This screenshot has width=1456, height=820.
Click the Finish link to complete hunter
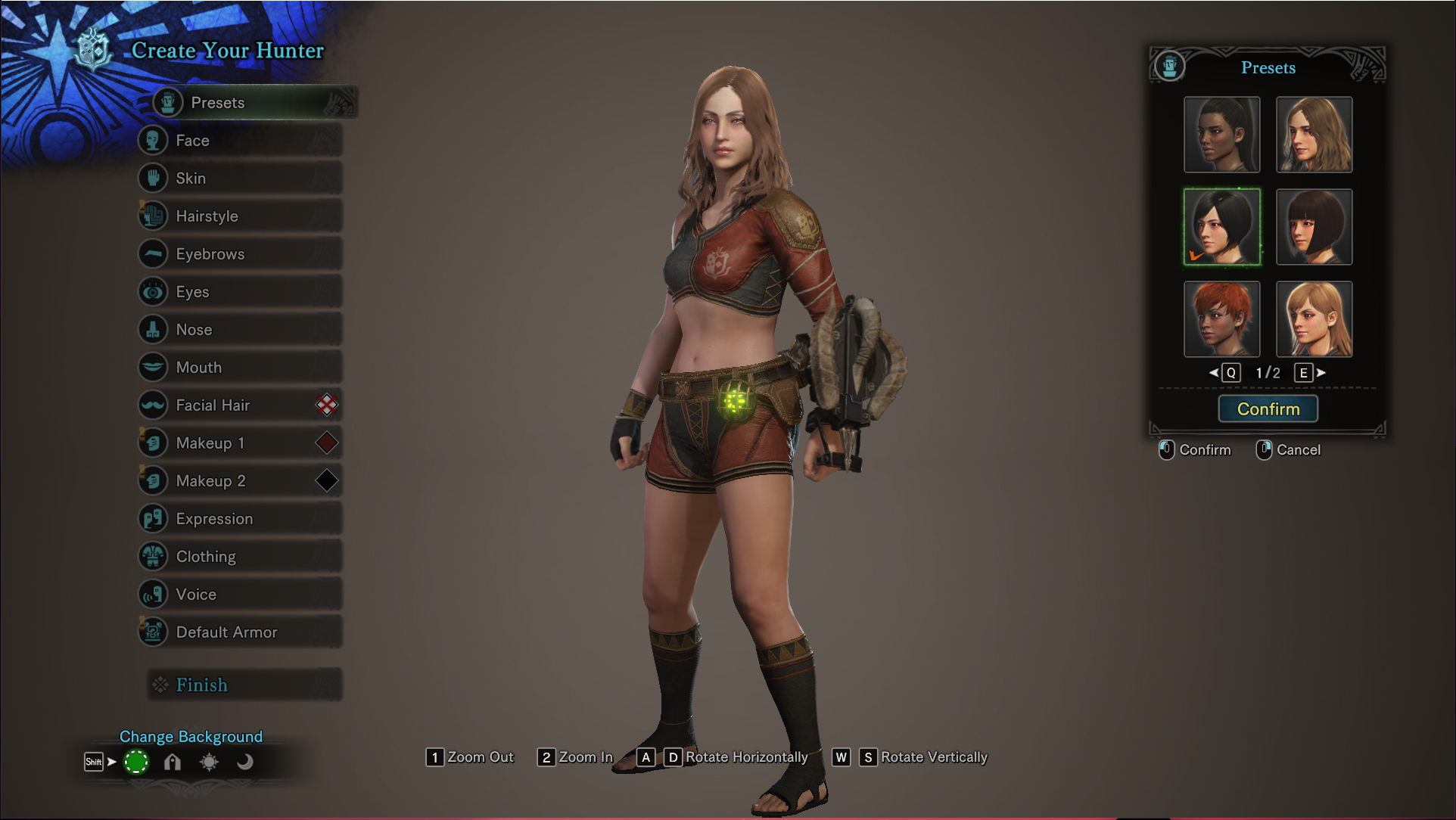point(201,685)
